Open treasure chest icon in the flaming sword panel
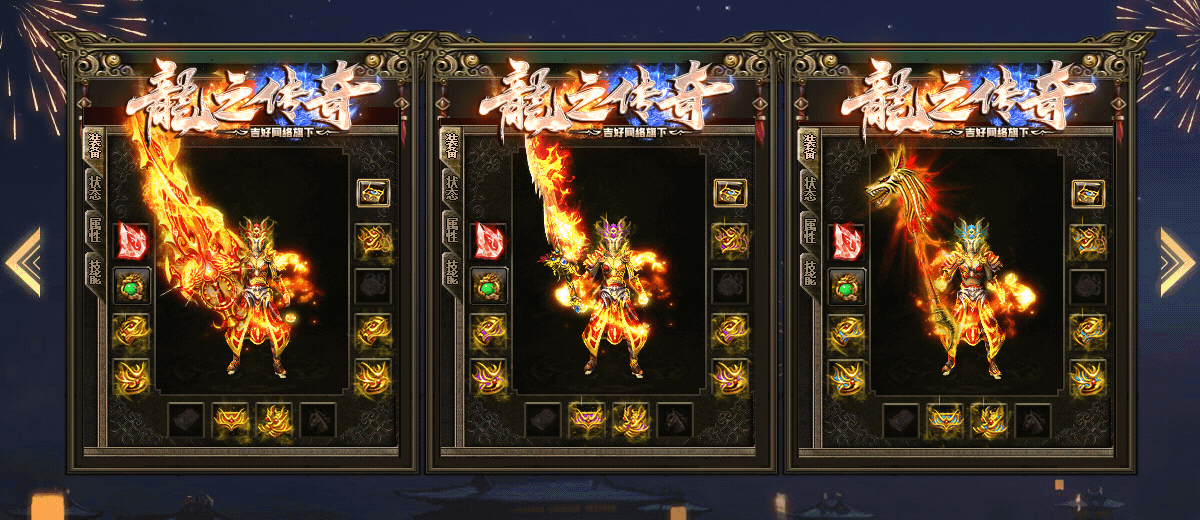Image resolution: width=1200 pixels, height=520 pixels. (730, 193)
